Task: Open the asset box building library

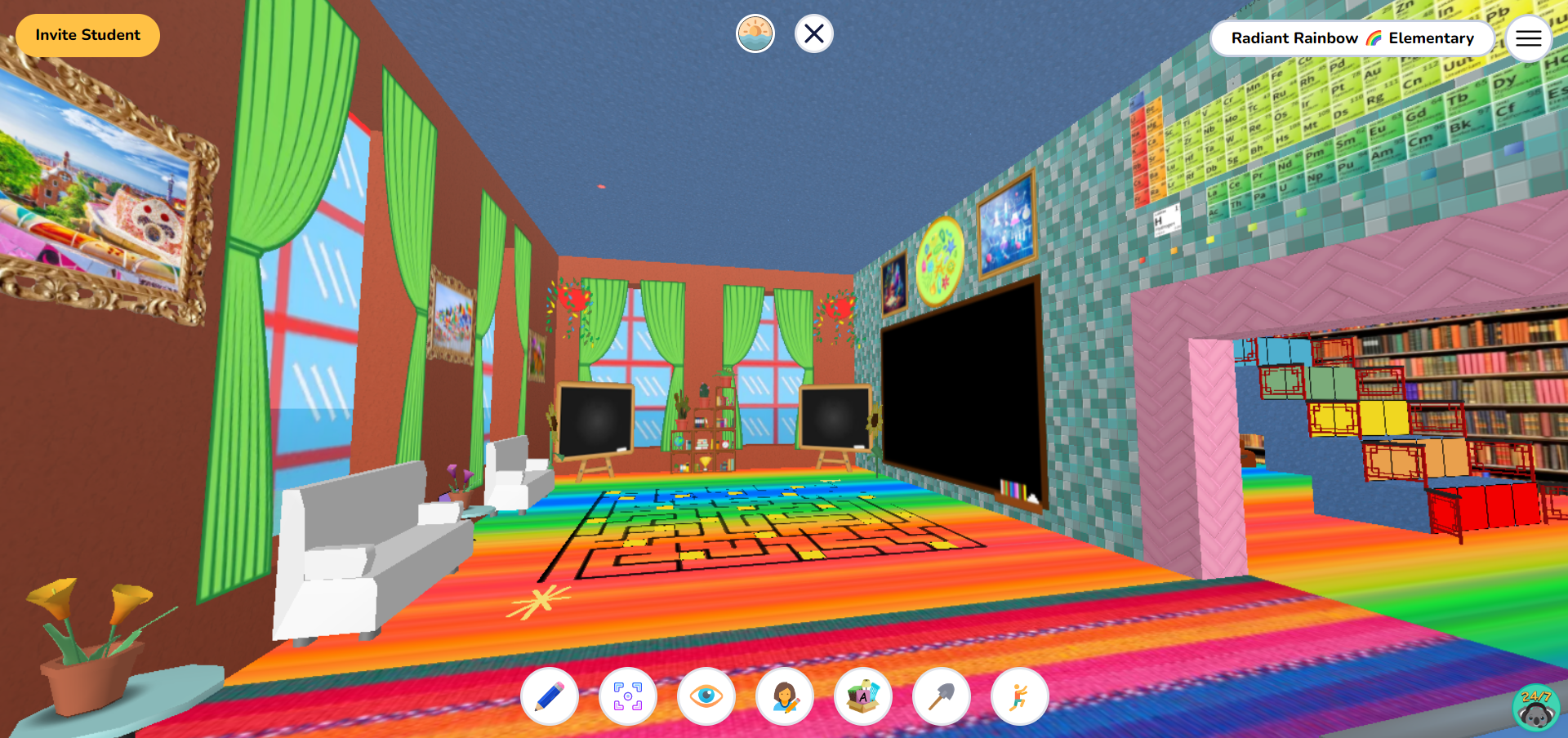Action: coord(864,696)
